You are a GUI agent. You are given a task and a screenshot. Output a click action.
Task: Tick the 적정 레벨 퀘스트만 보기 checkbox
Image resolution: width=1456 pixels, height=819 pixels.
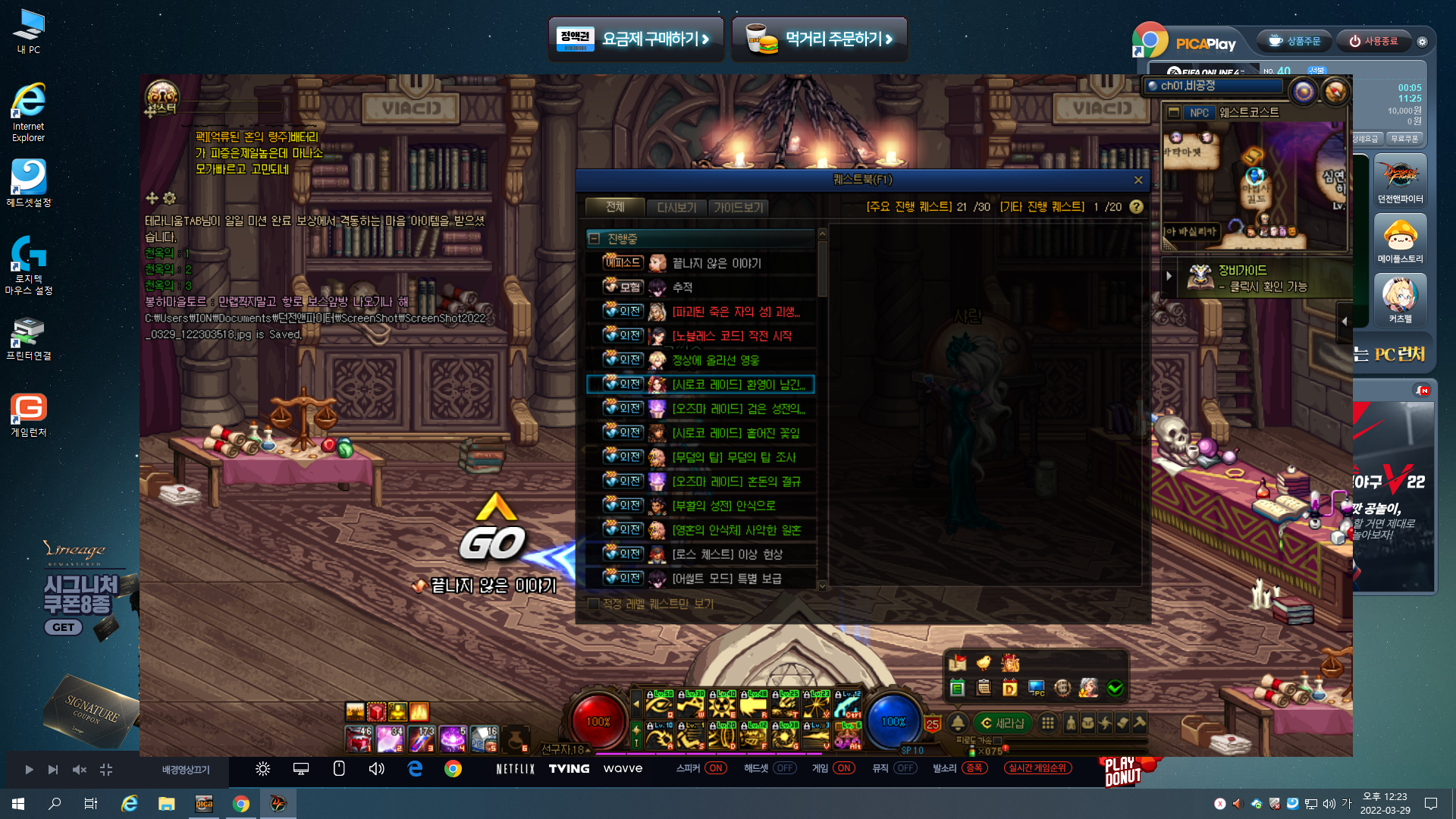[x=594, y=604]
